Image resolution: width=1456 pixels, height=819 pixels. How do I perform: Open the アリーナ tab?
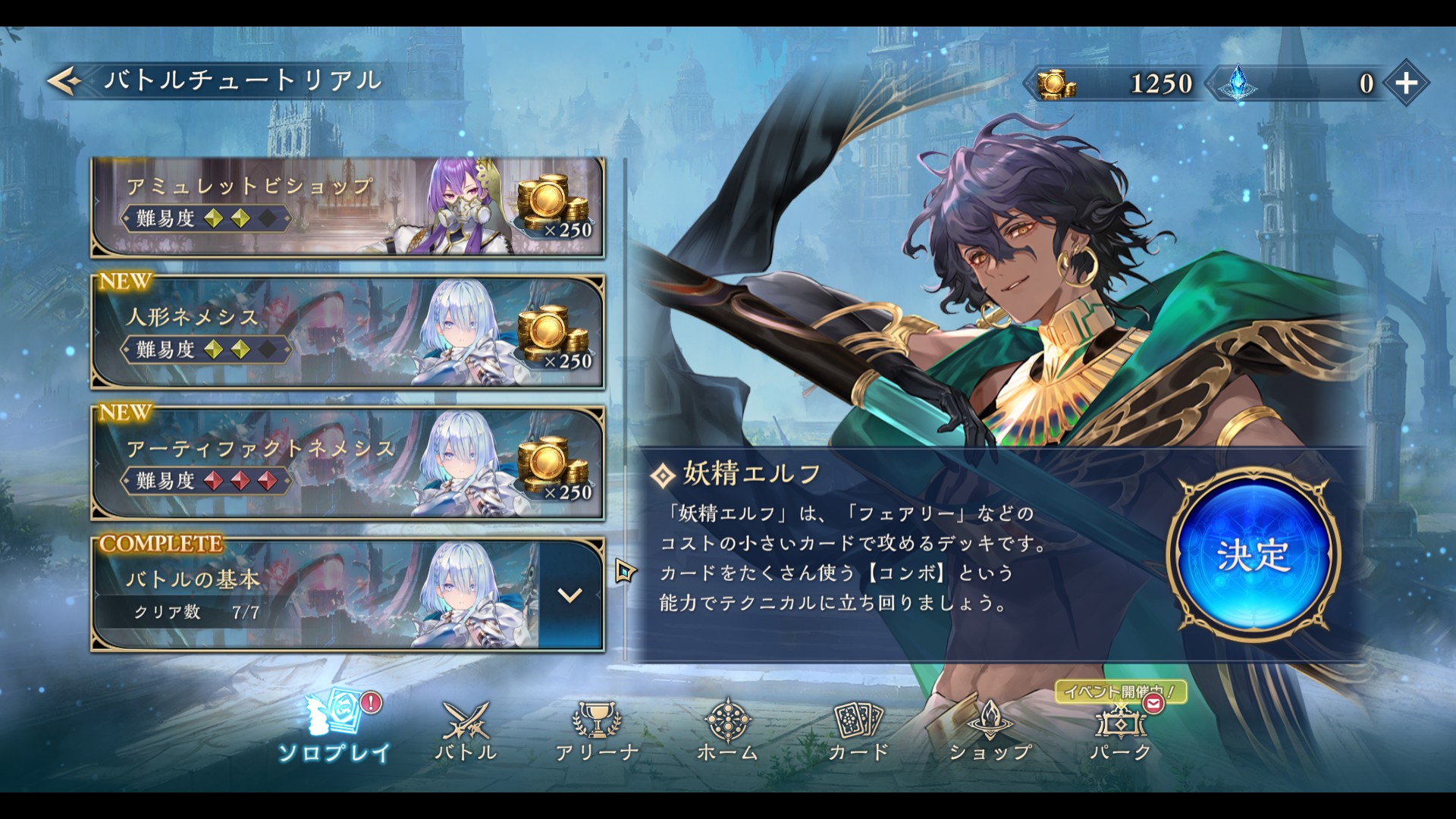tap(597, 730)
